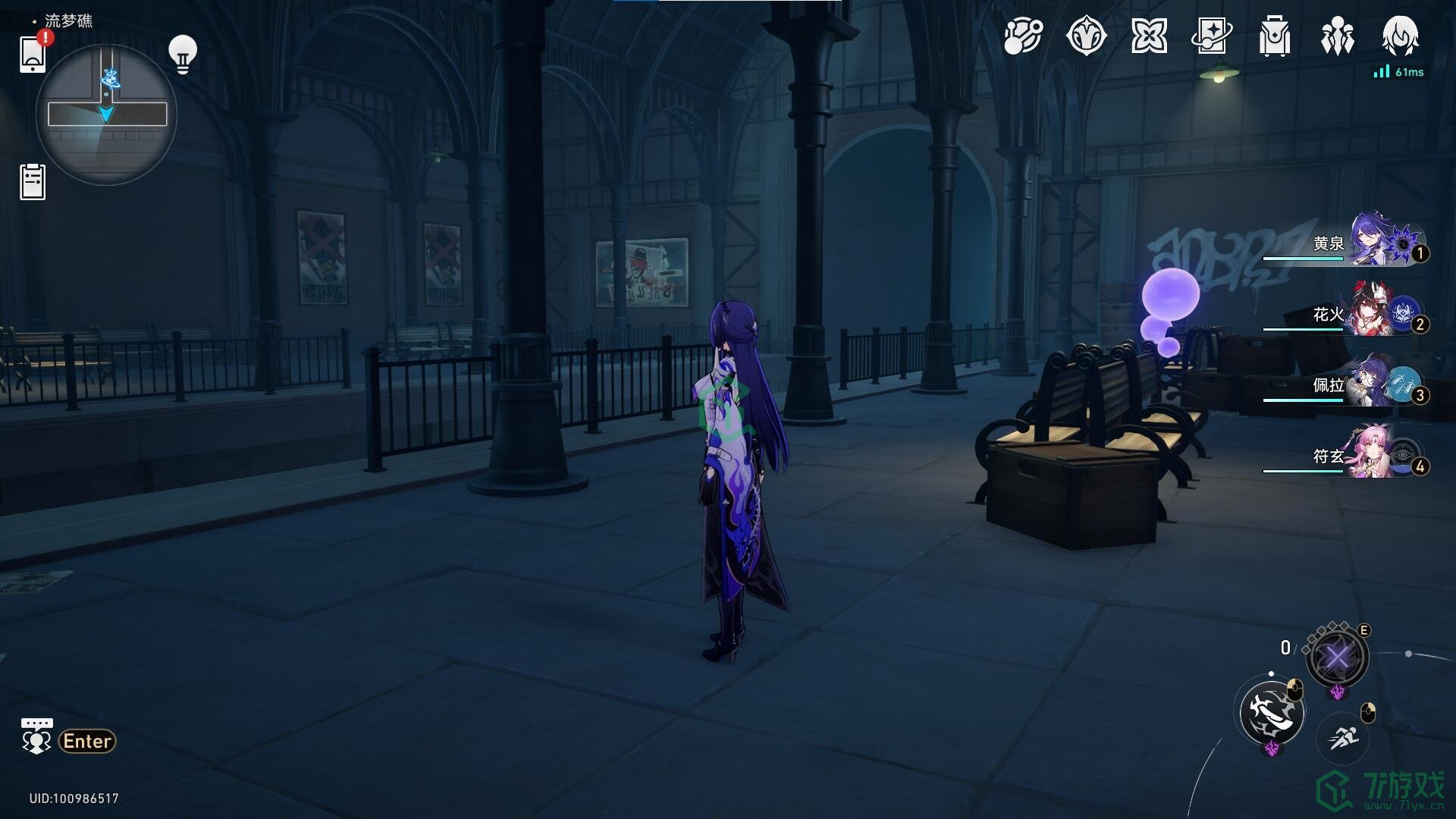Open the sparkle card events icon
Image resolution: width=1456 pixels, height=819 pixels.
tap(1212, 36)
